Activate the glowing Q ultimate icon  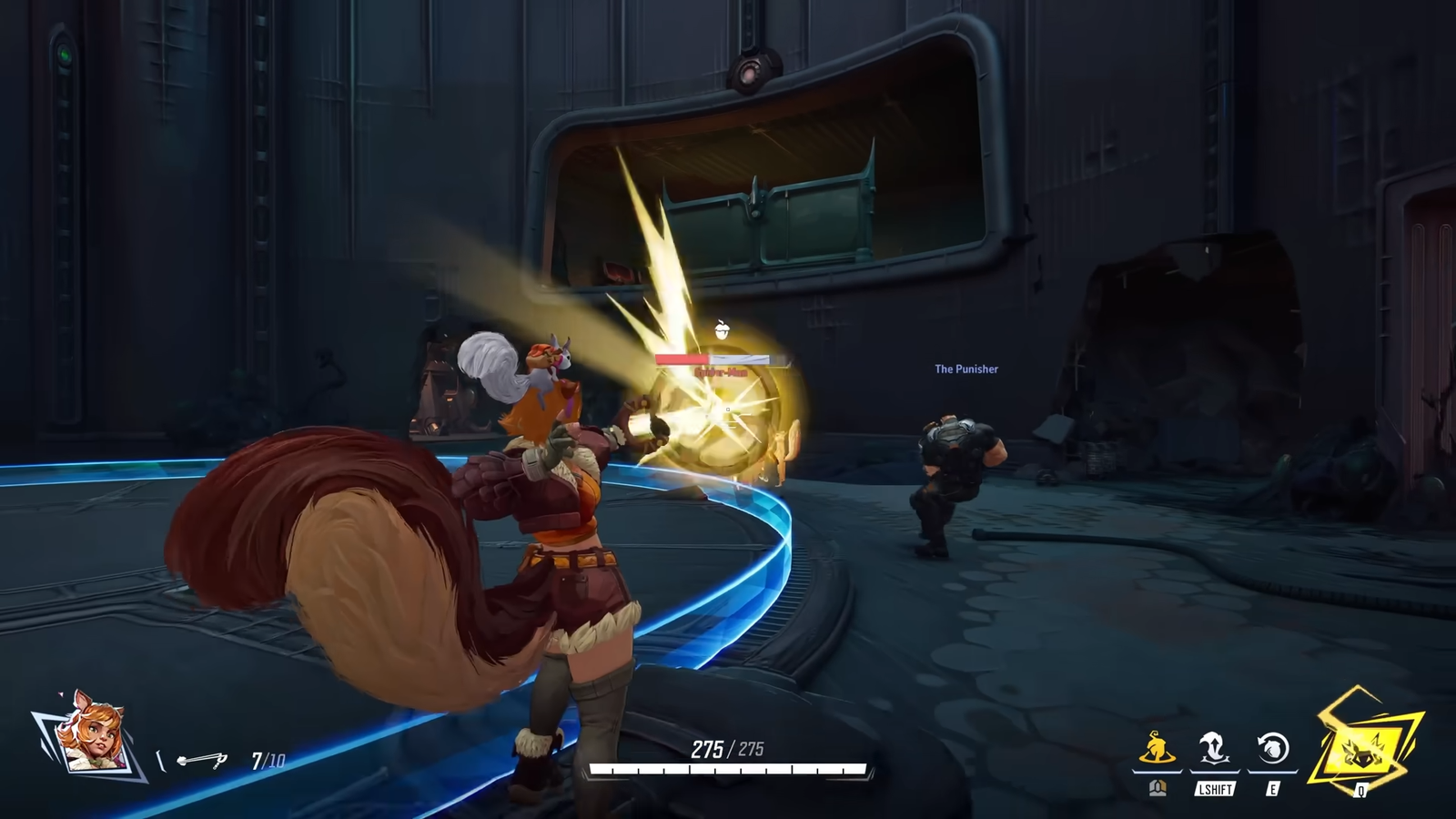1362,753
